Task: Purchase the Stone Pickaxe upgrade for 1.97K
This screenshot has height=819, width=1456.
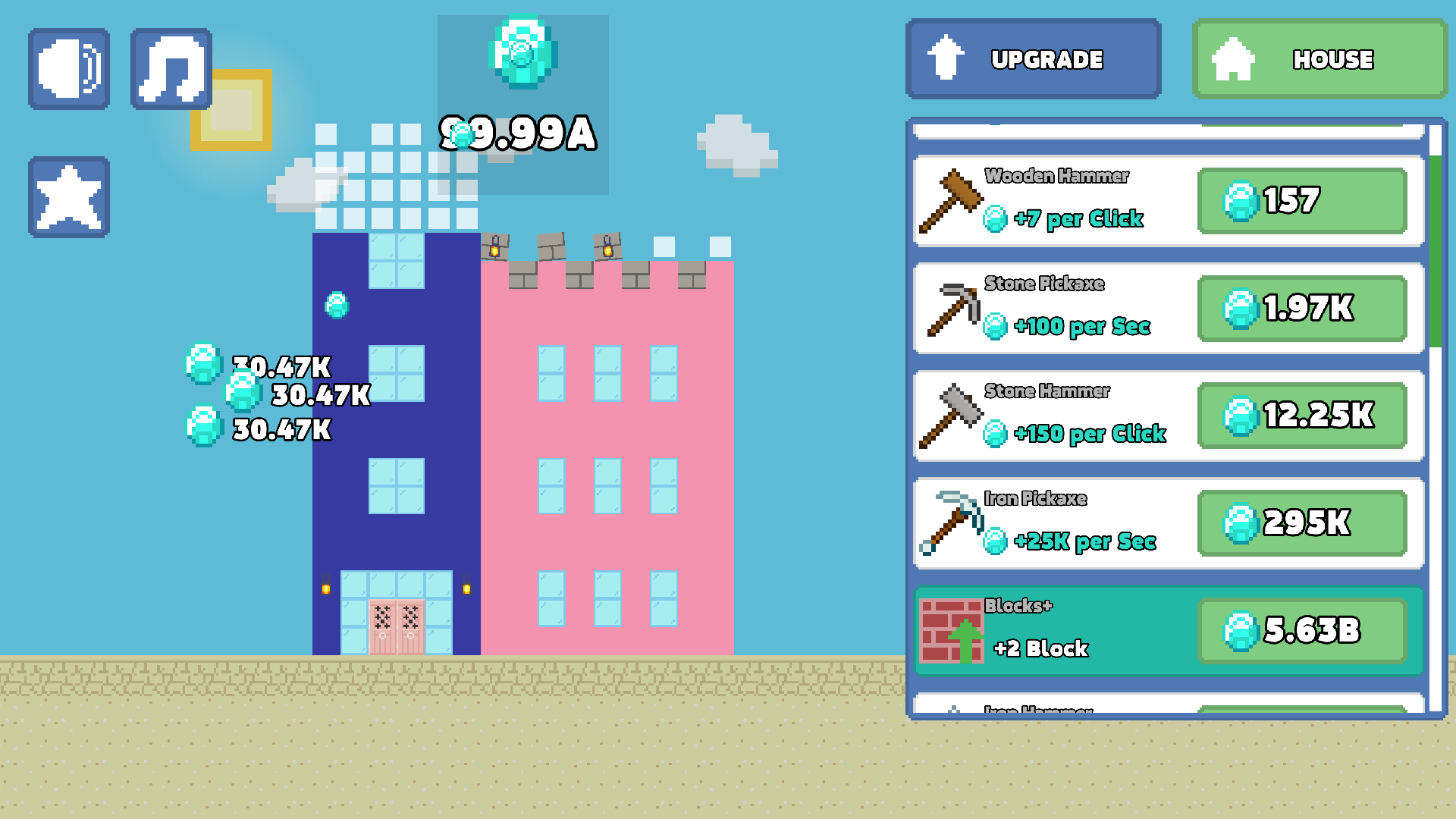Action: pyautogui.click(x=1302, y=309)
